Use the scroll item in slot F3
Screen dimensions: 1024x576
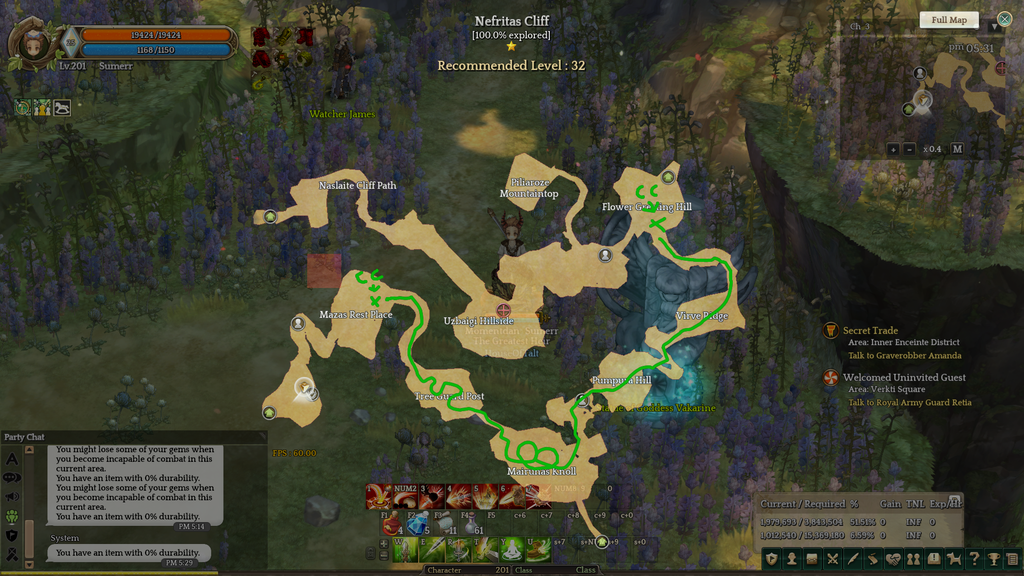tap(442, 524)
